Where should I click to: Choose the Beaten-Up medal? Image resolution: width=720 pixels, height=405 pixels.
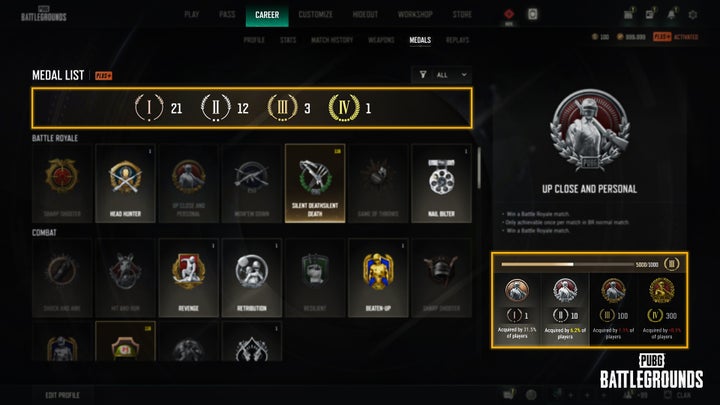click(x=377, y=277)
